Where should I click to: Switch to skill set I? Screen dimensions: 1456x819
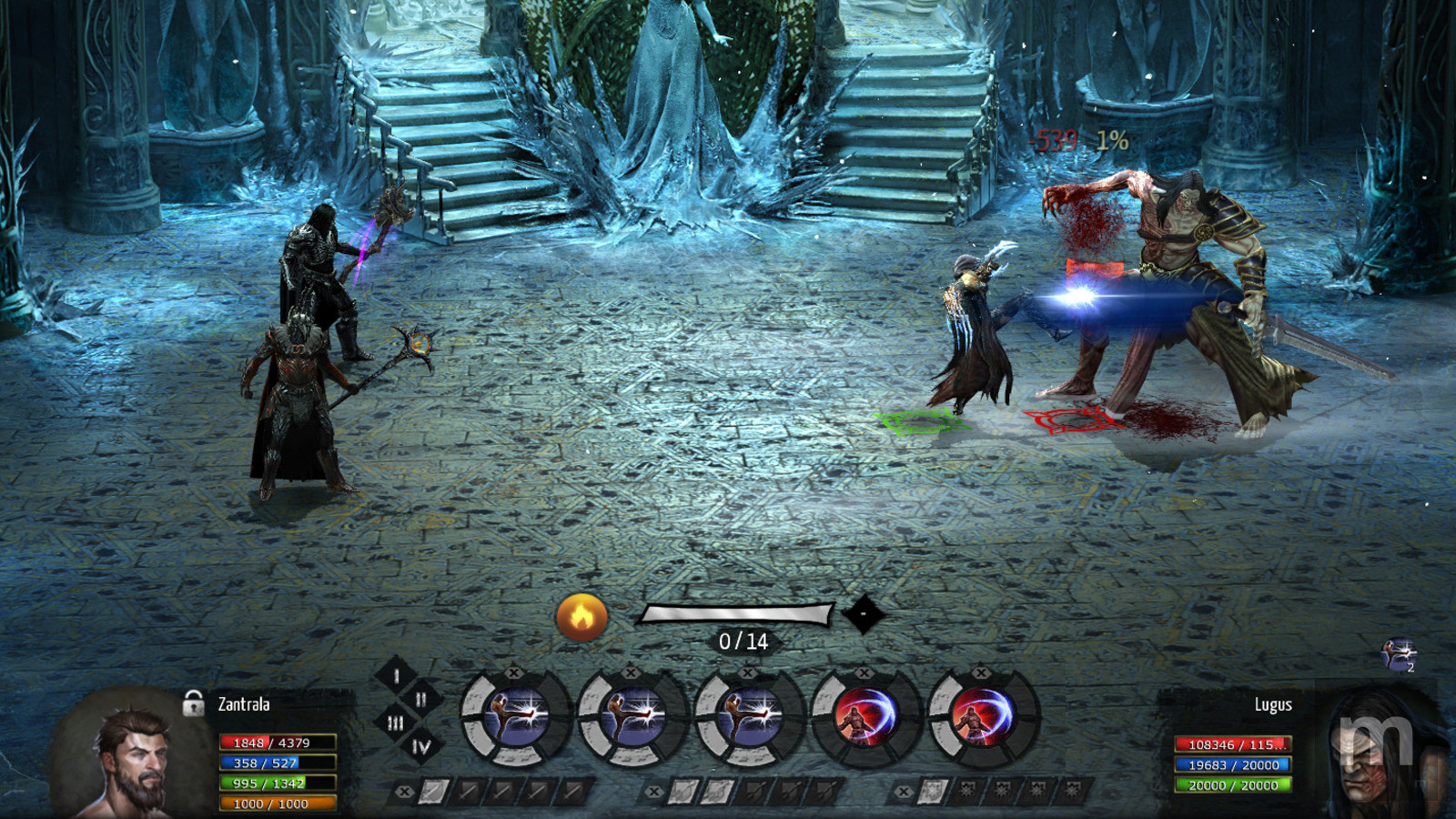pyautogui.click(x=397, y=676)
